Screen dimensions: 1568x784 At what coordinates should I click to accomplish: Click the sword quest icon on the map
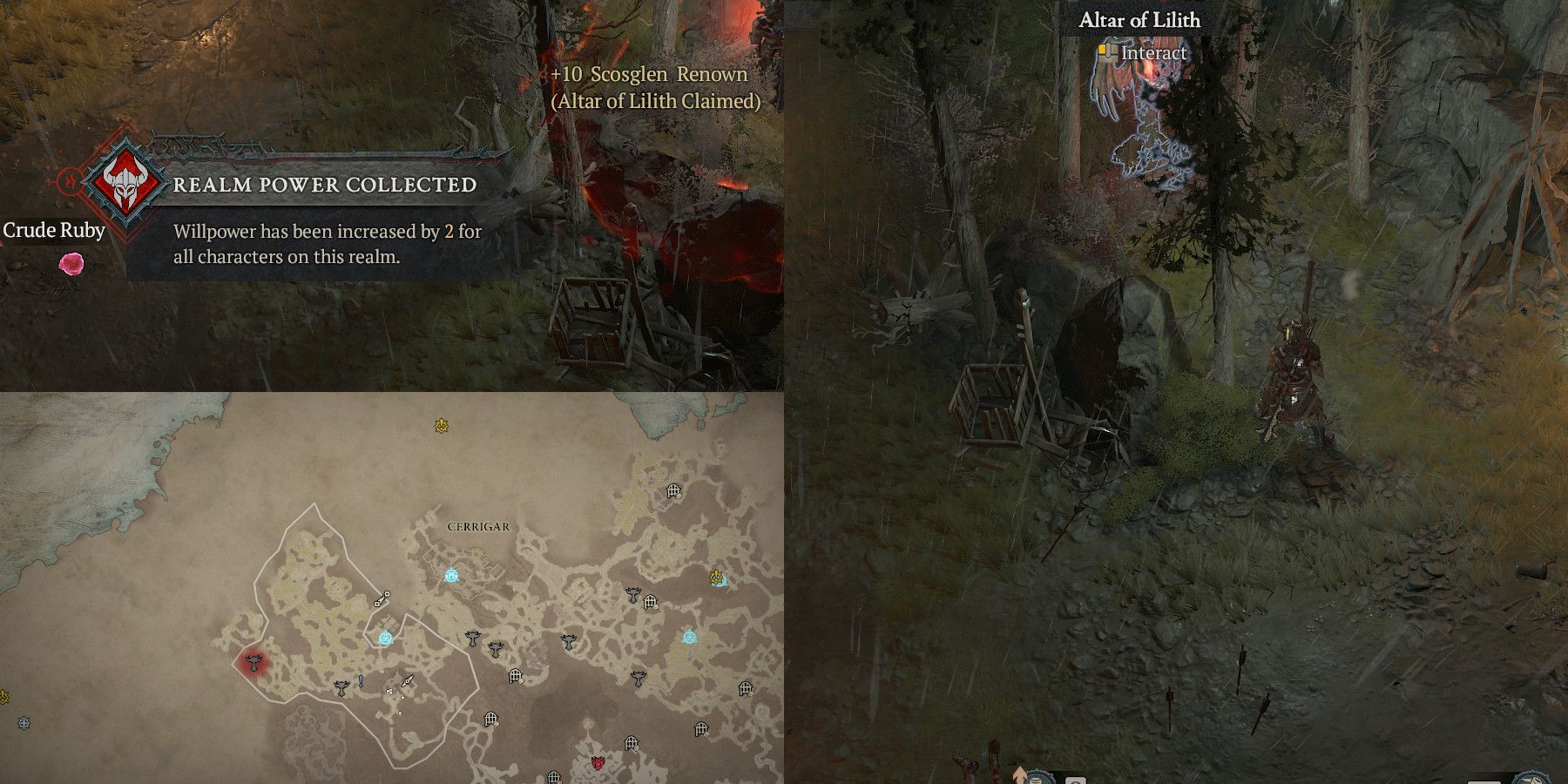point(407,681)
